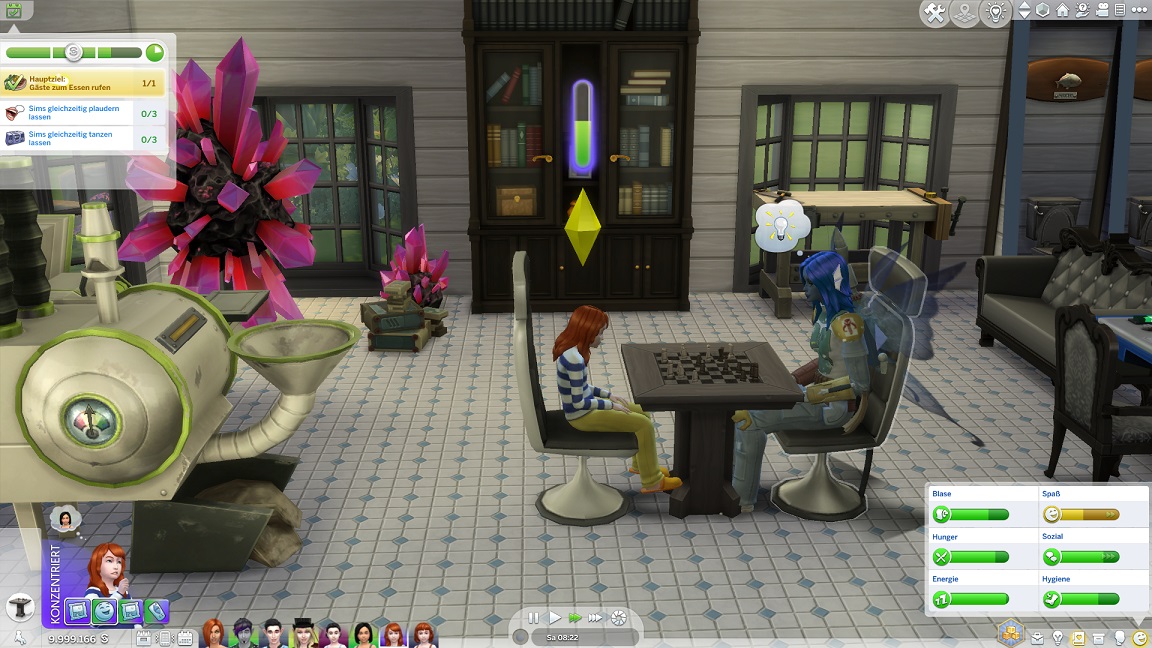
Task: Select the 'Sims gleichzeitig tanzen lassen' goal
Action: 83,138
